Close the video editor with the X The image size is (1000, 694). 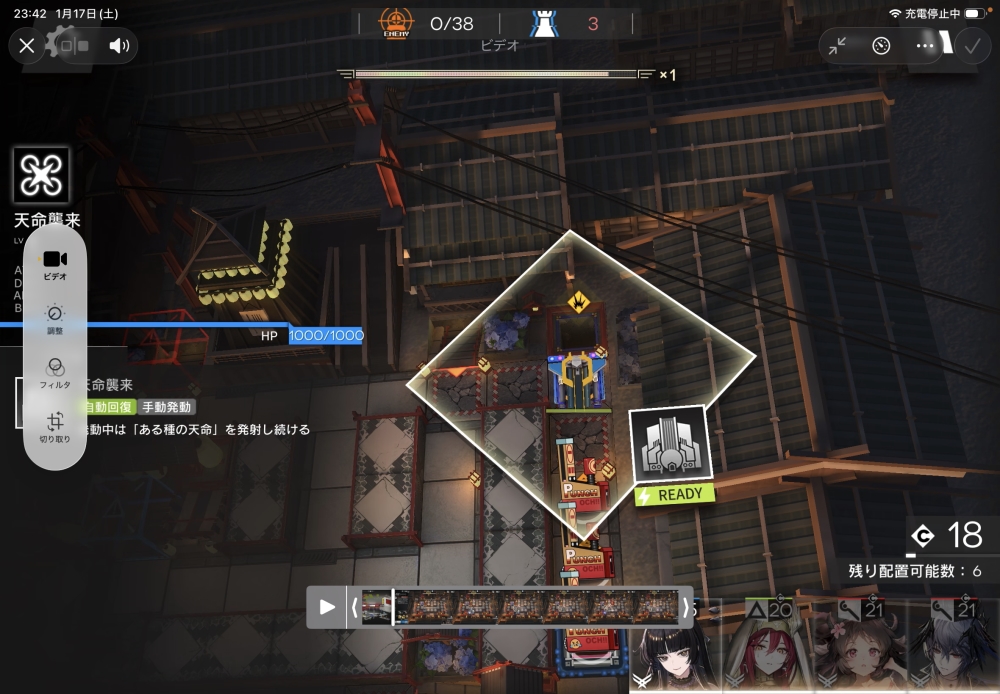[x=27, y=45]
